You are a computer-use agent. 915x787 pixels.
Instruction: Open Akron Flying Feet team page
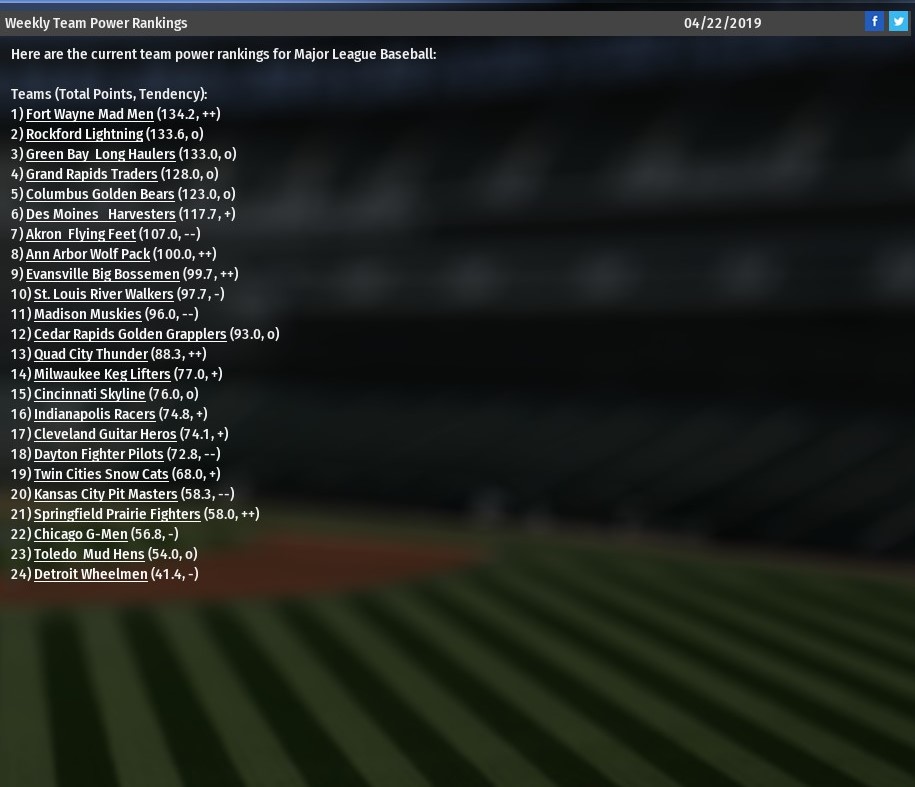coord(80,234)
